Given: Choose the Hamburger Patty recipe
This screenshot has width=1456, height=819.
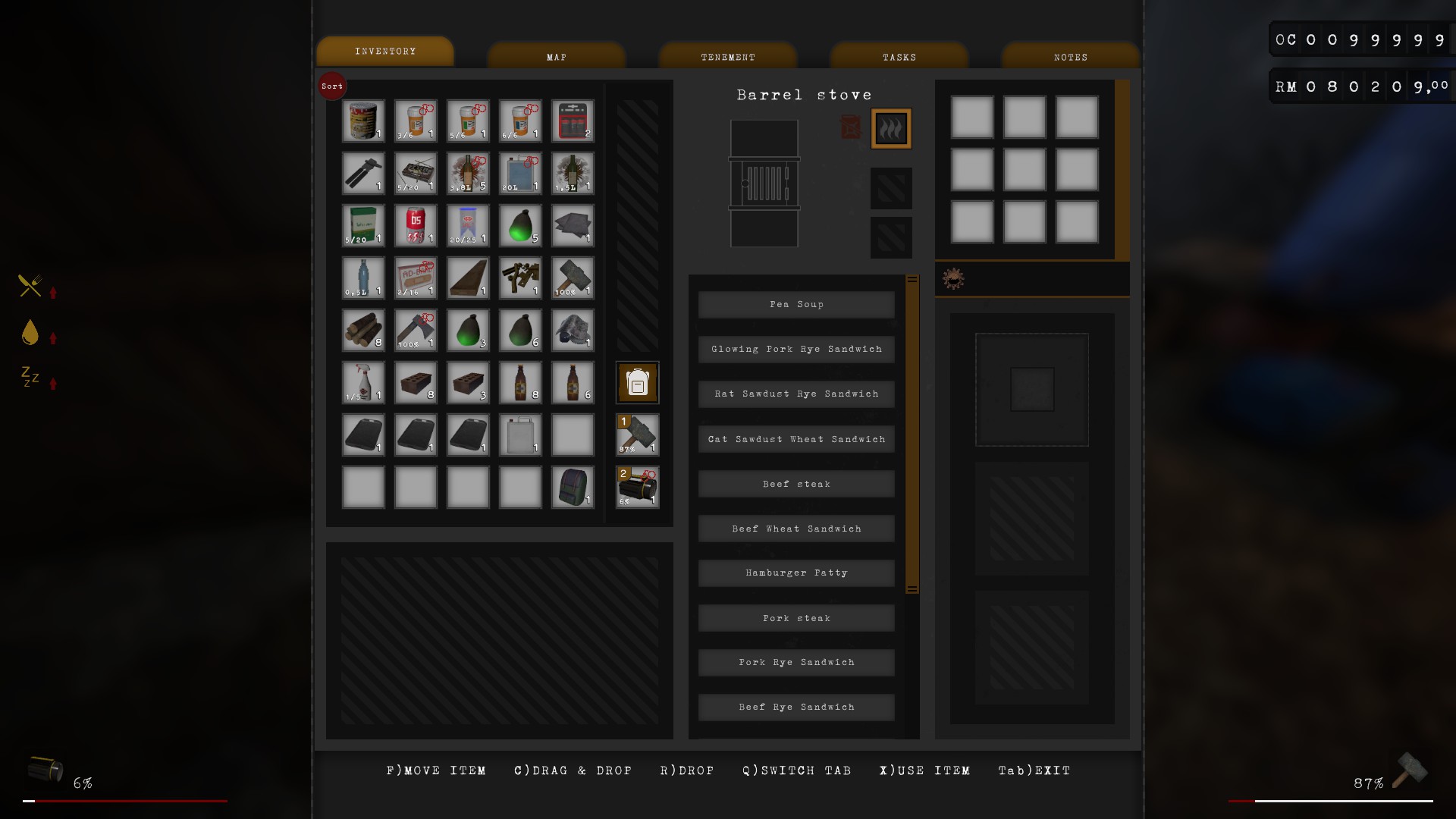Looking at the screenshot, I should pyautogui.click(x=795, y=573).
